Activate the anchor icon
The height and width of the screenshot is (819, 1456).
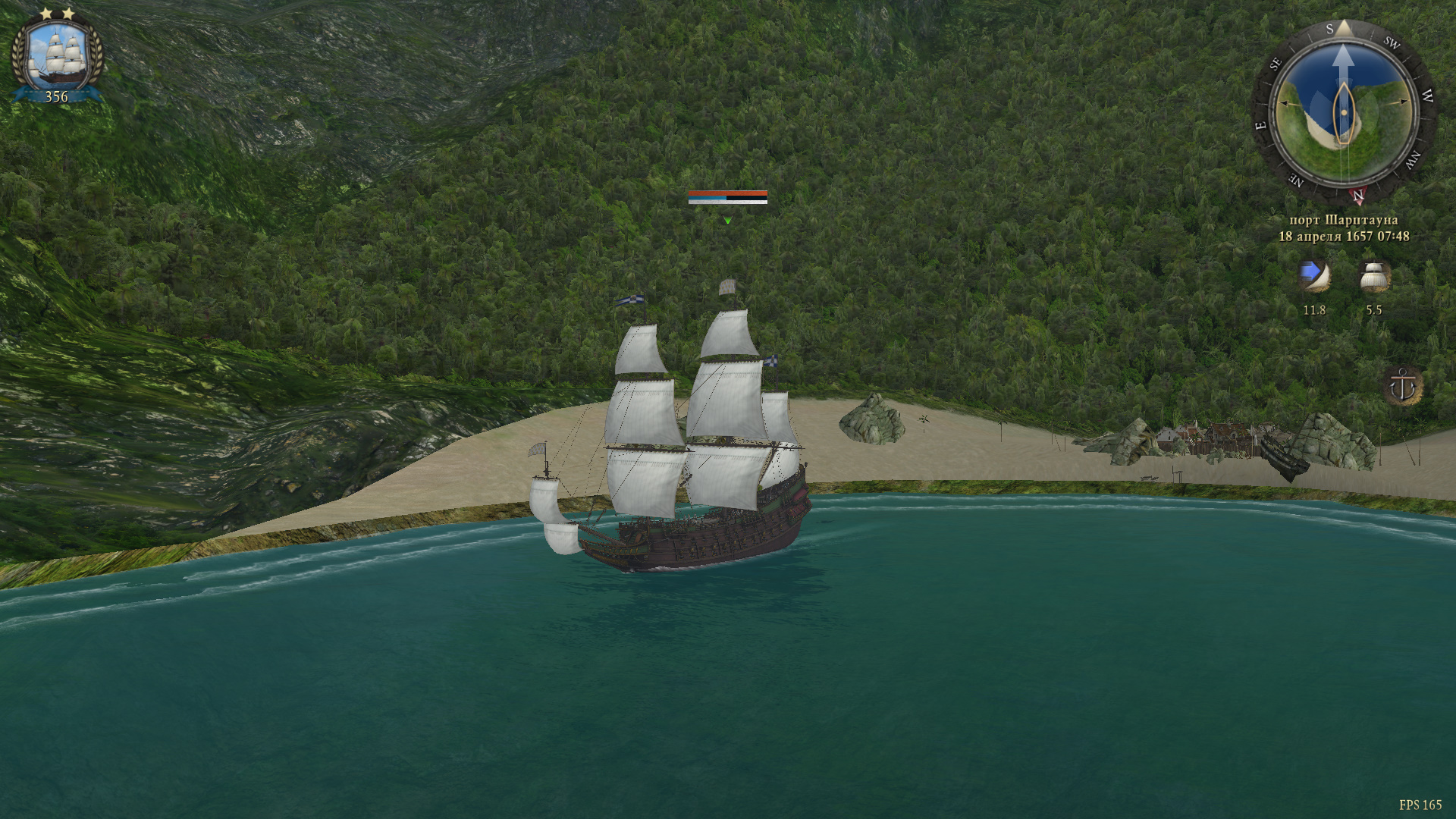1402,387
